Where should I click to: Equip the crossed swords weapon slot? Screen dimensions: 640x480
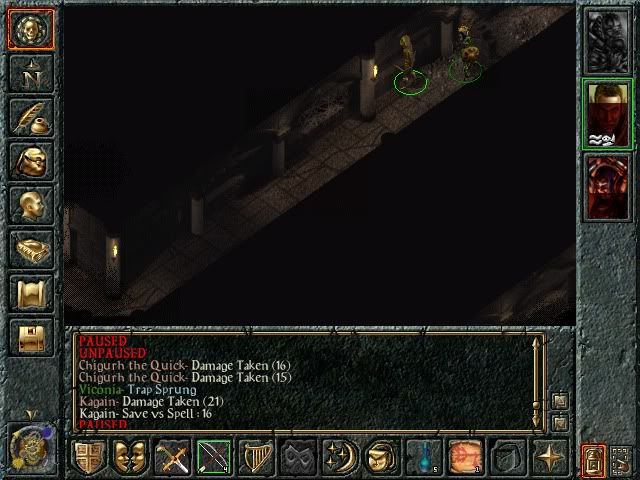(172, 457)
